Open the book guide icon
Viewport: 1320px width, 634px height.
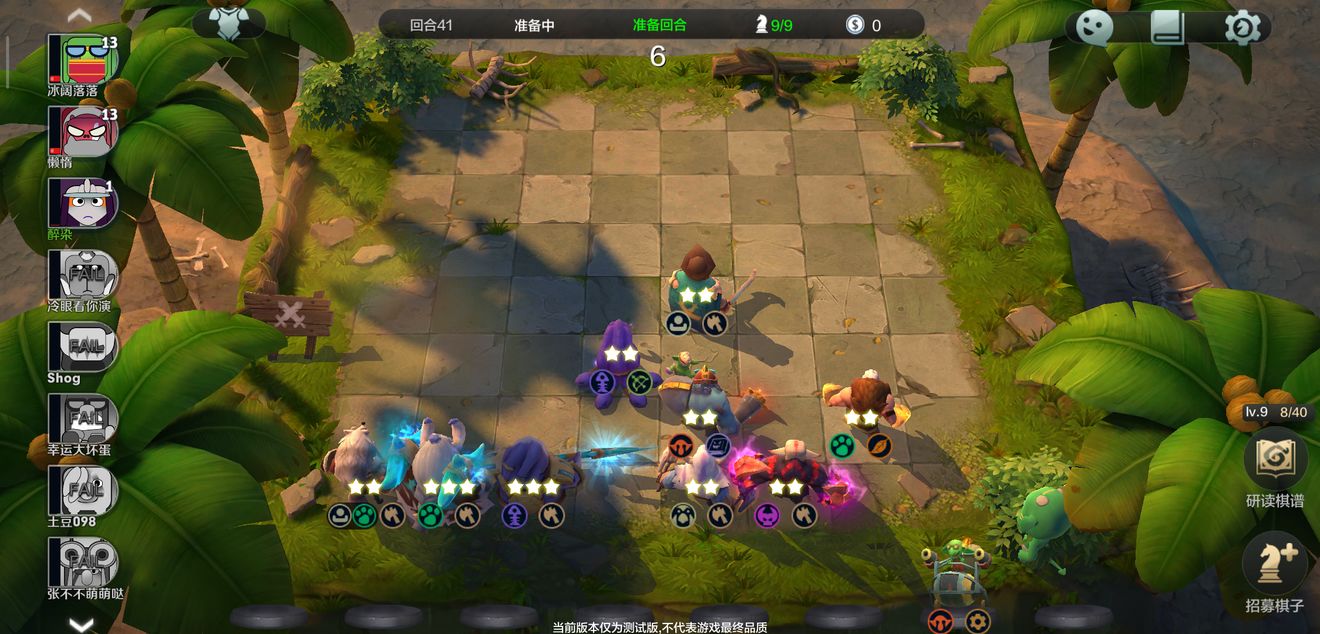pyautogui.click(x=1167, y=28)
